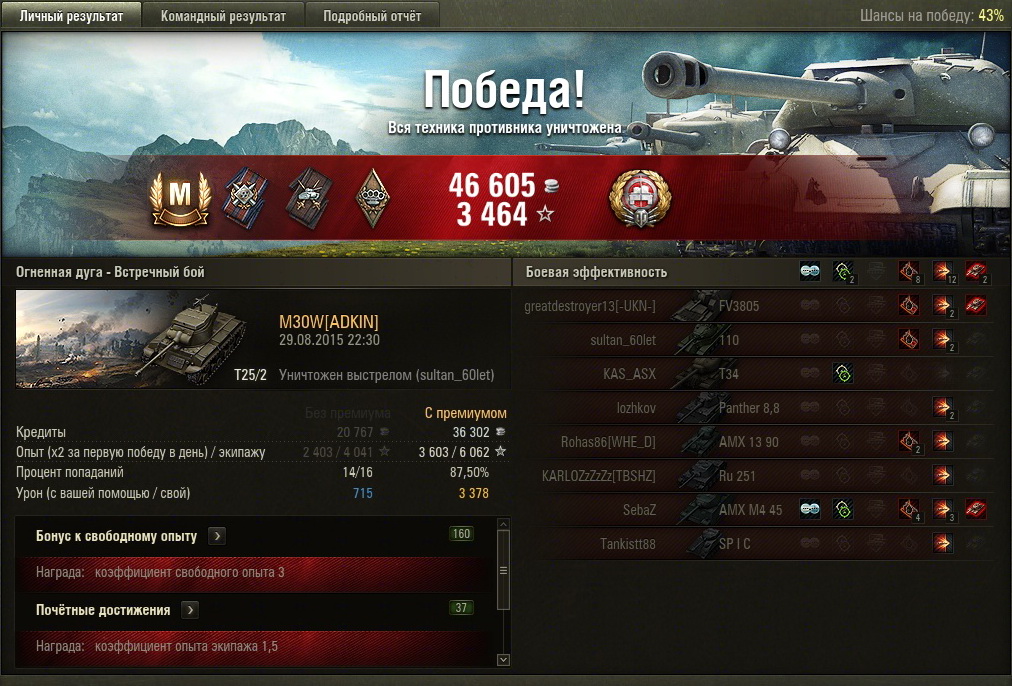Viewport: 1012px width, 686px height.
Task: Select the Личный результат tab
Action: click(x=71, y=16)
